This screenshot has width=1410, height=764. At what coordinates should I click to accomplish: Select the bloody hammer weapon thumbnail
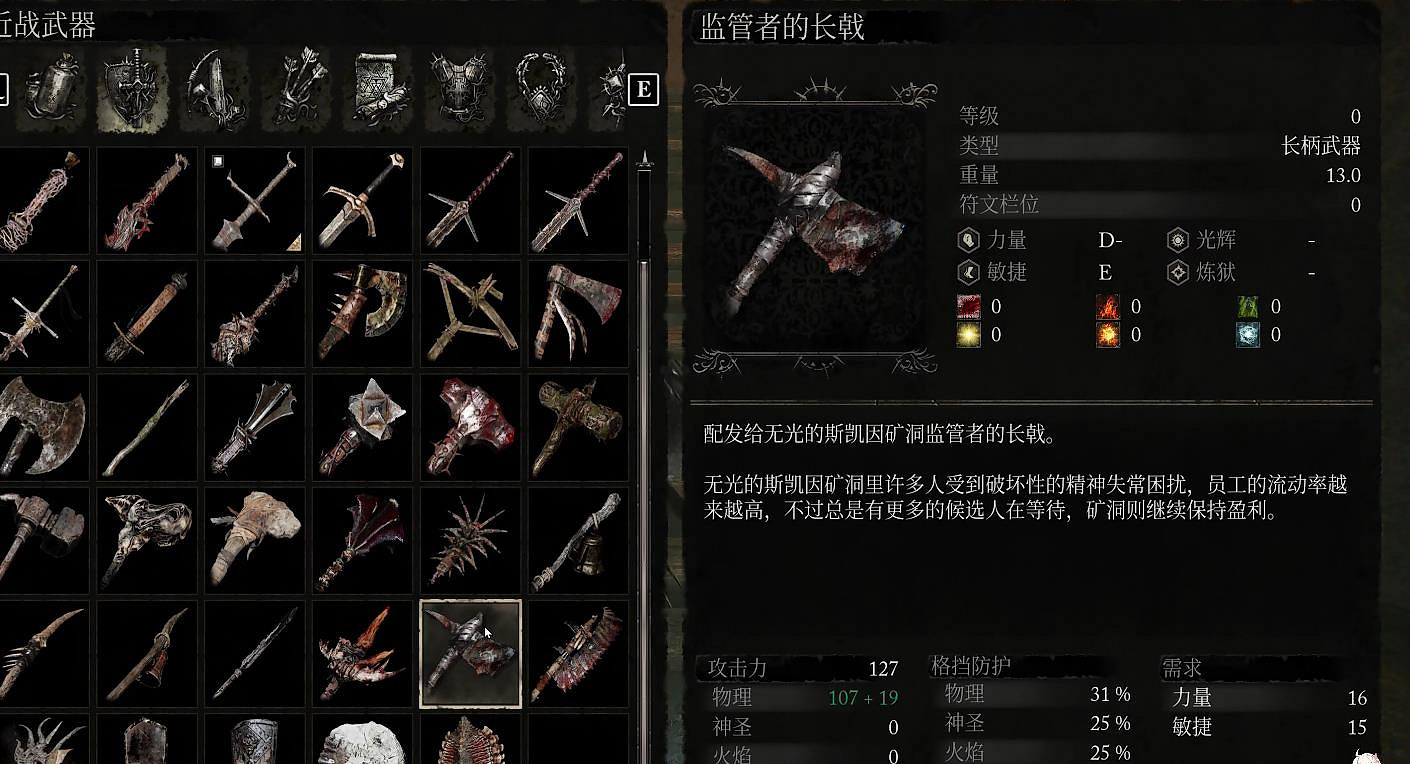tap(470, 425)
